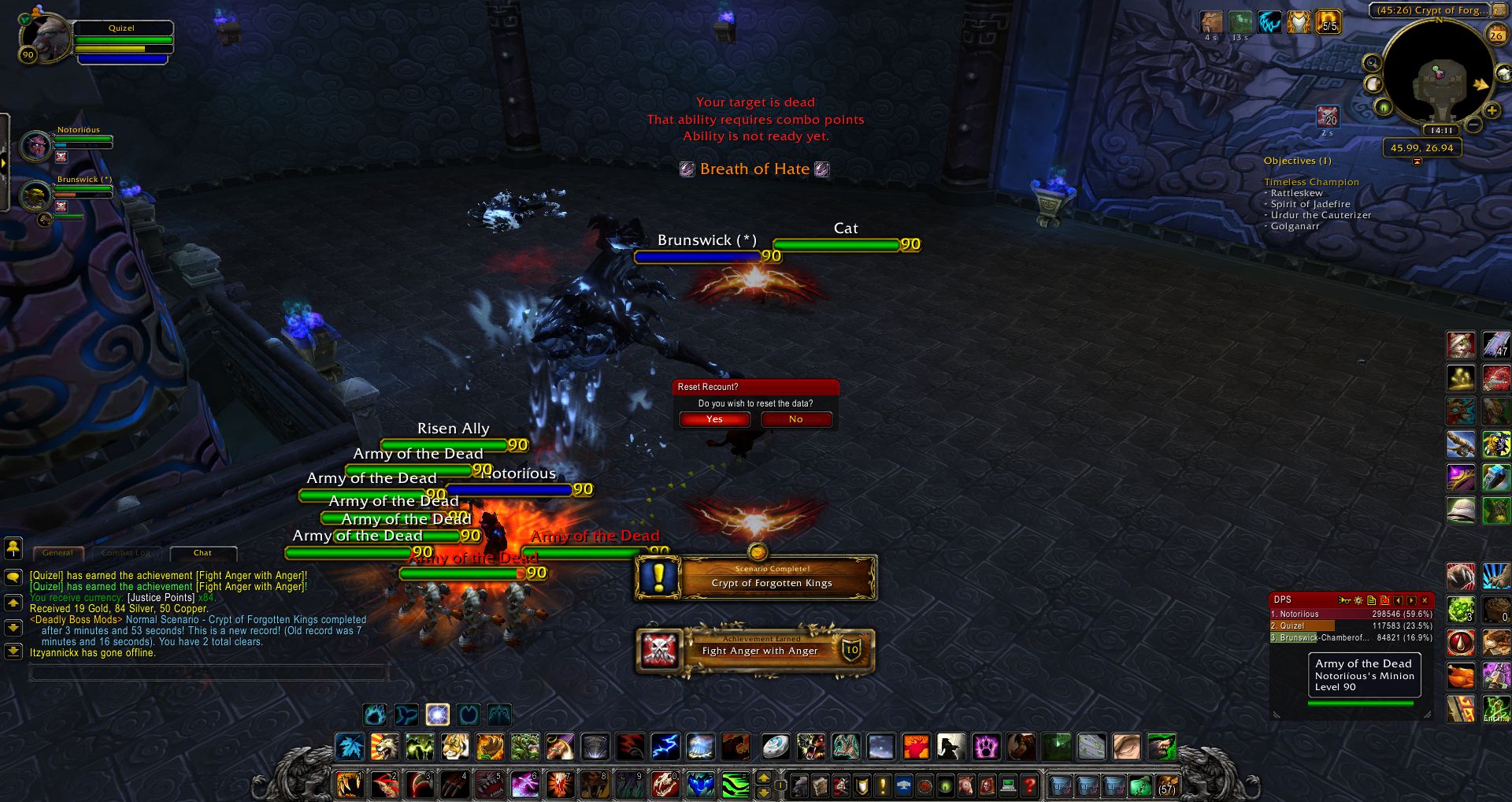Click the Scenario Complete Crypt of Forgotten Kings banner
Viewport: 1512px width, 802px height.
click(x=756, y=577)
